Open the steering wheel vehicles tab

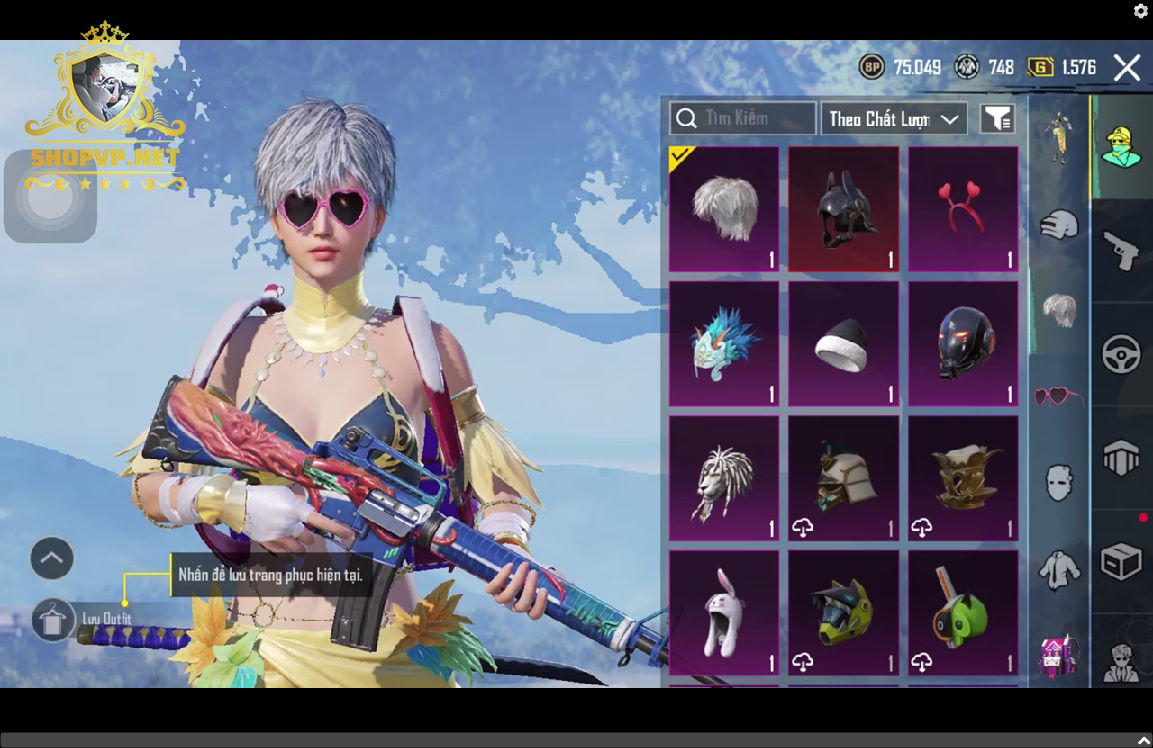(1121, 354)
